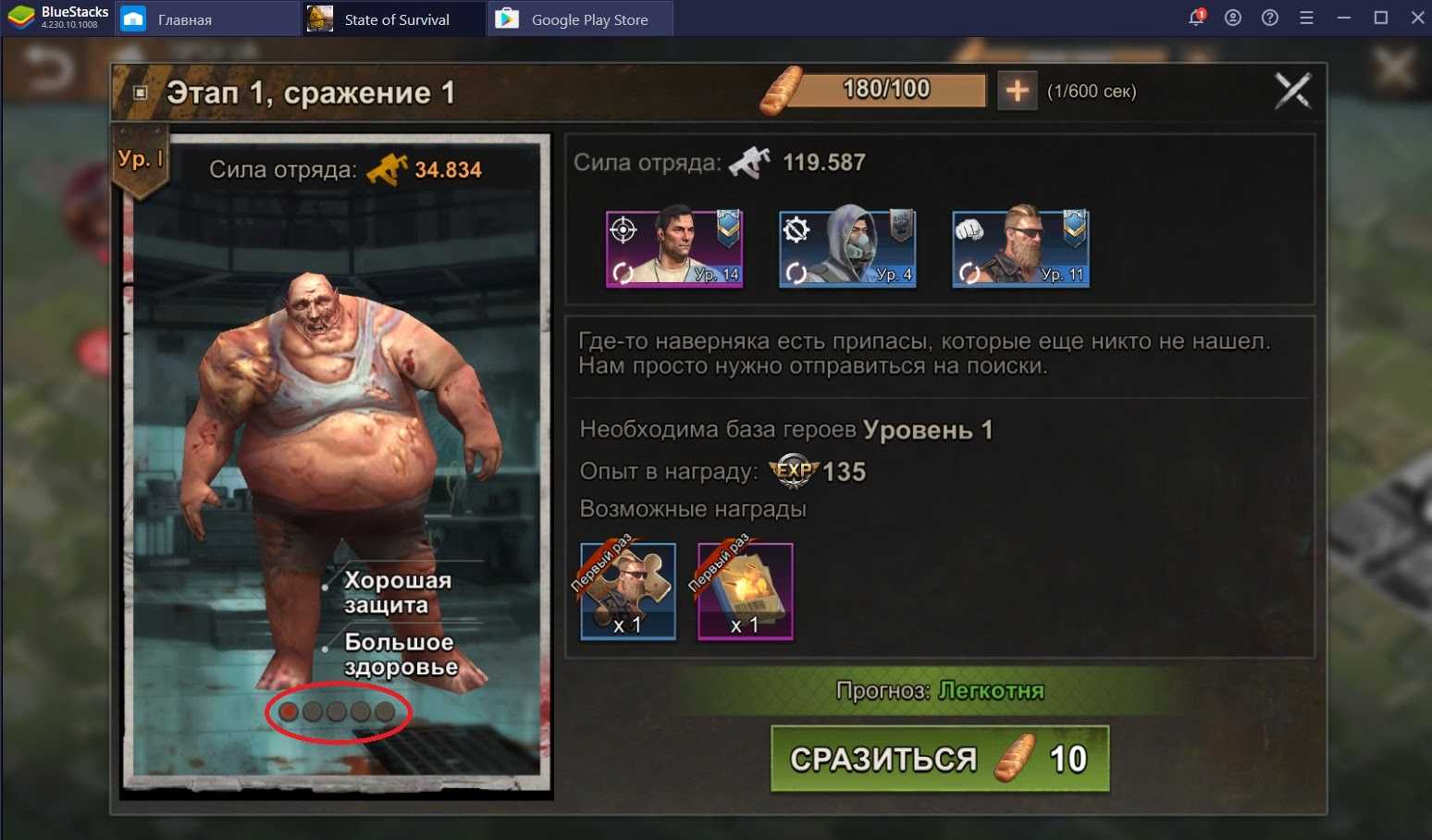Choose the bearded level 11 hero portrait
The image size is (1432, 840).
point(1020,249)
